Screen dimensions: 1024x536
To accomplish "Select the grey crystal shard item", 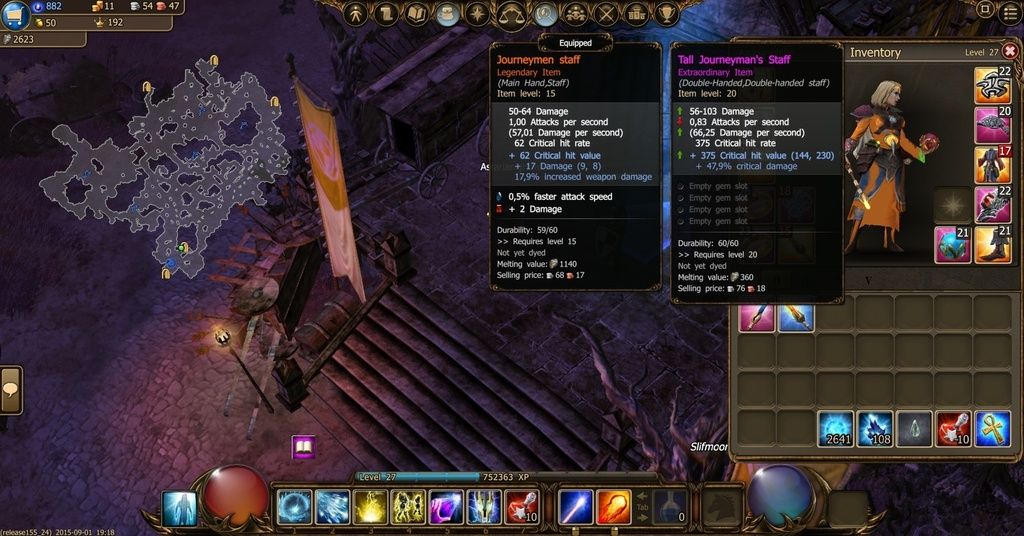I will tap(914, 428).
